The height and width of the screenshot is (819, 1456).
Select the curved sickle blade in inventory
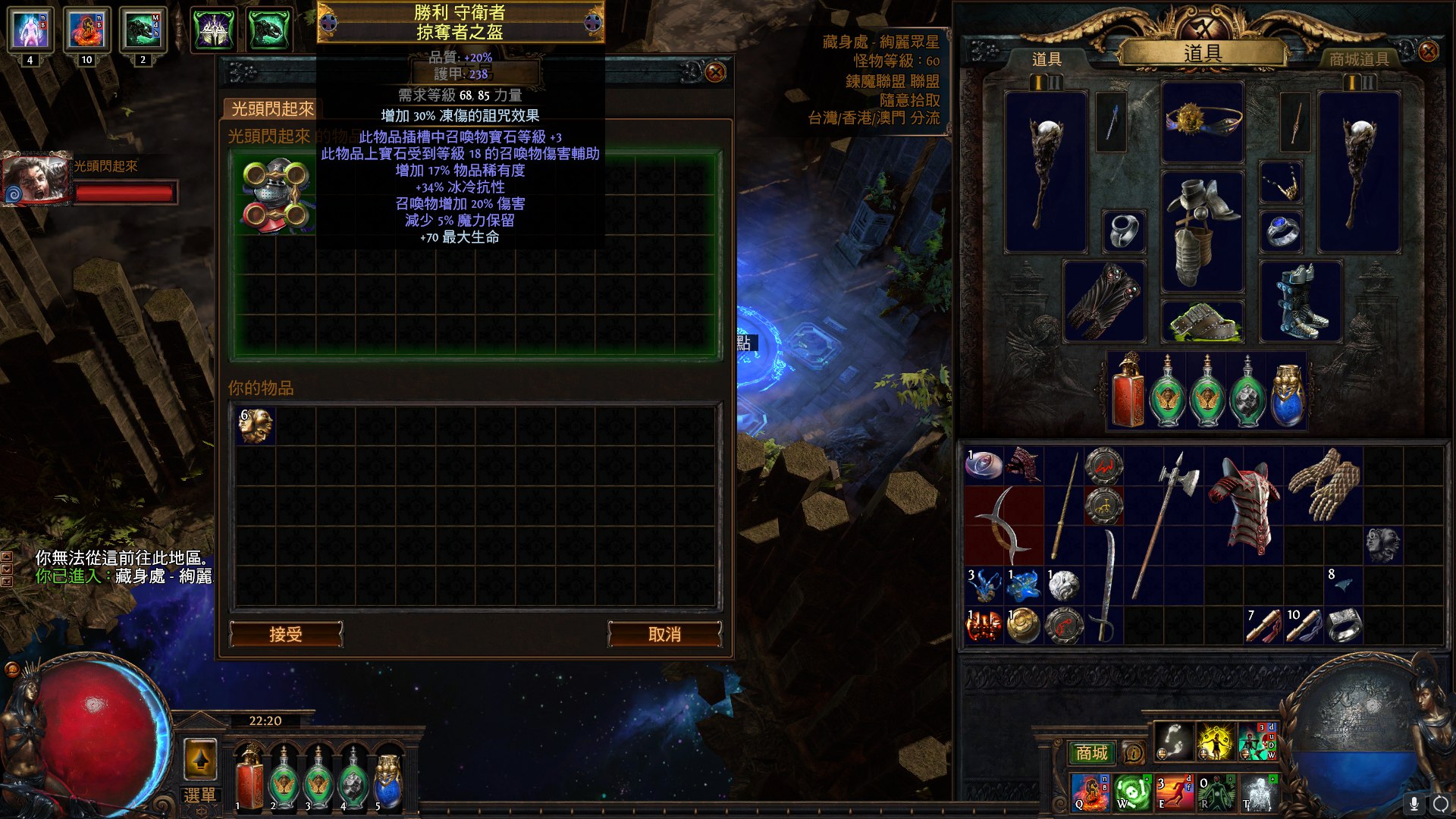[1003, 525]
